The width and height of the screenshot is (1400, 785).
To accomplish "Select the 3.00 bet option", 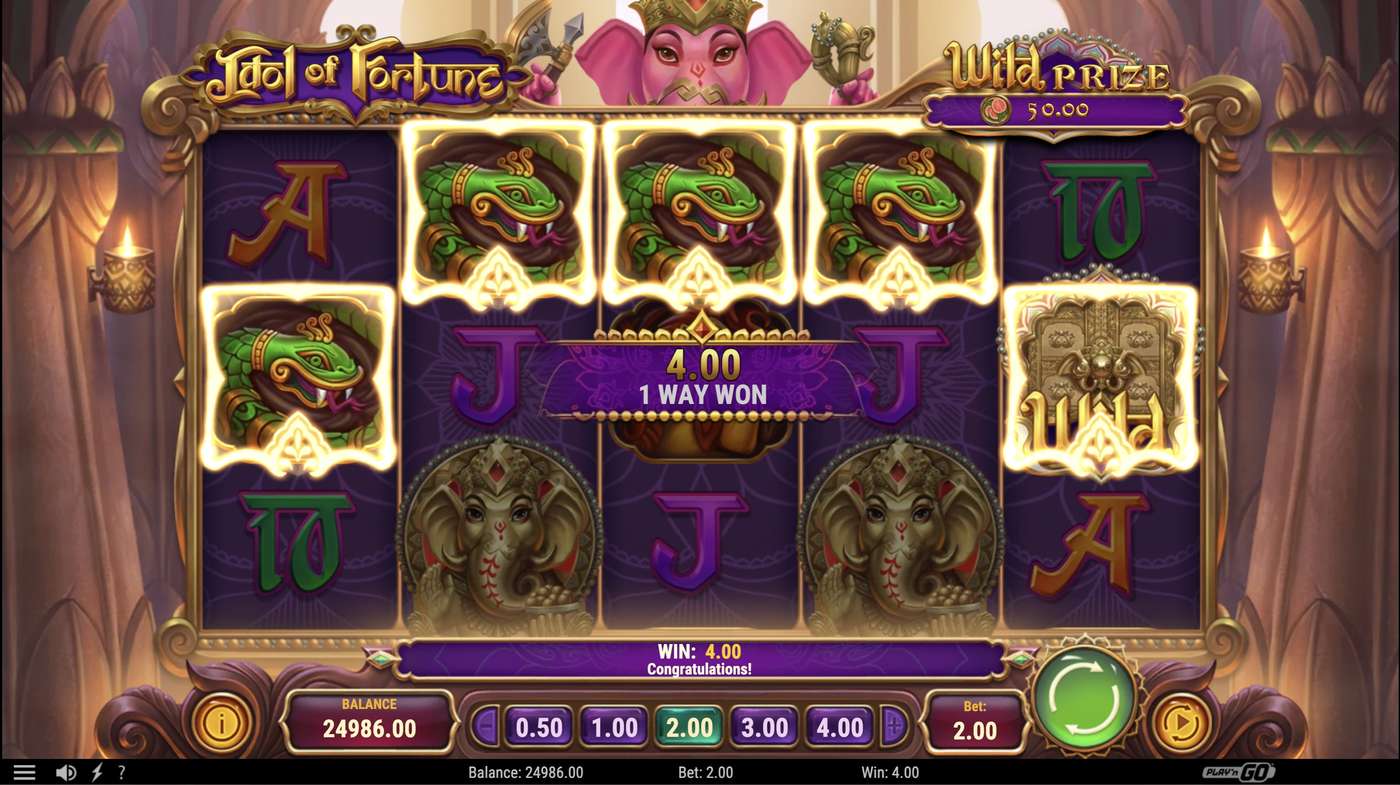I will (x=765, y=727).
